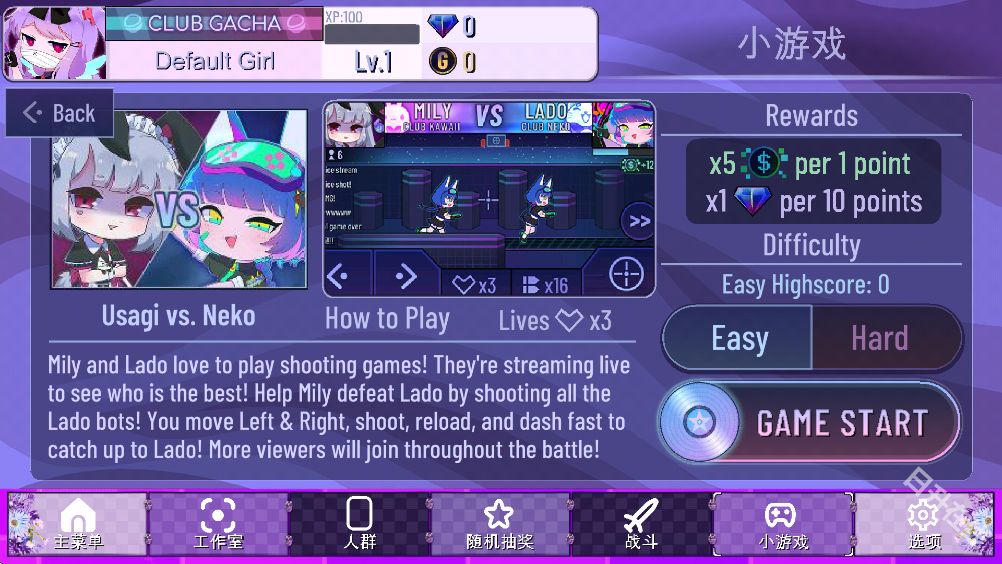Open the main menu home tab
Viewport: 1002px width, 564px height.
coord(78,525)
